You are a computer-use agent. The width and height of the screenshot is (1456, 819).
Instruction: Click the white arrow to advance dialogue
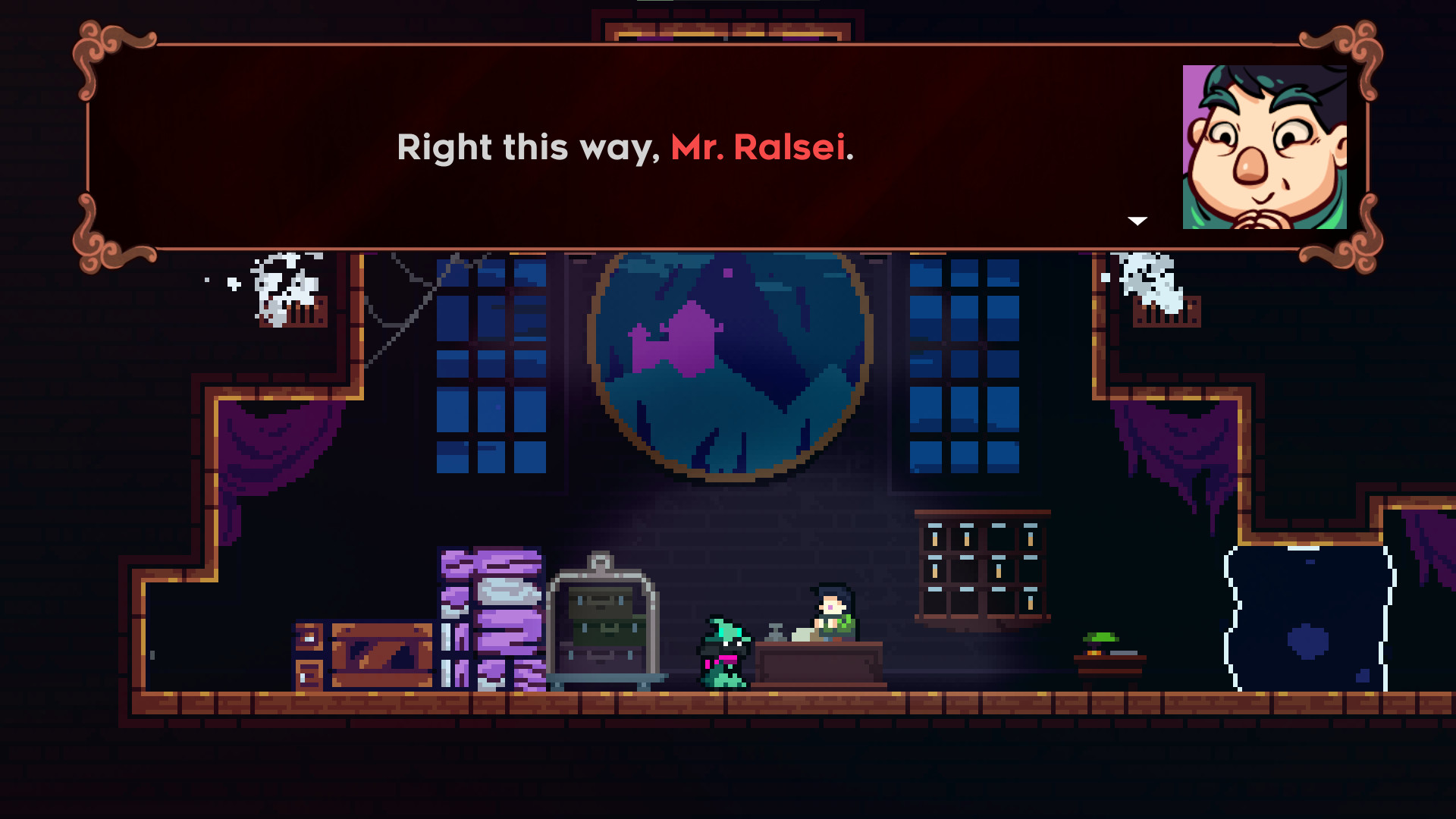click(x=1137, y=221)
